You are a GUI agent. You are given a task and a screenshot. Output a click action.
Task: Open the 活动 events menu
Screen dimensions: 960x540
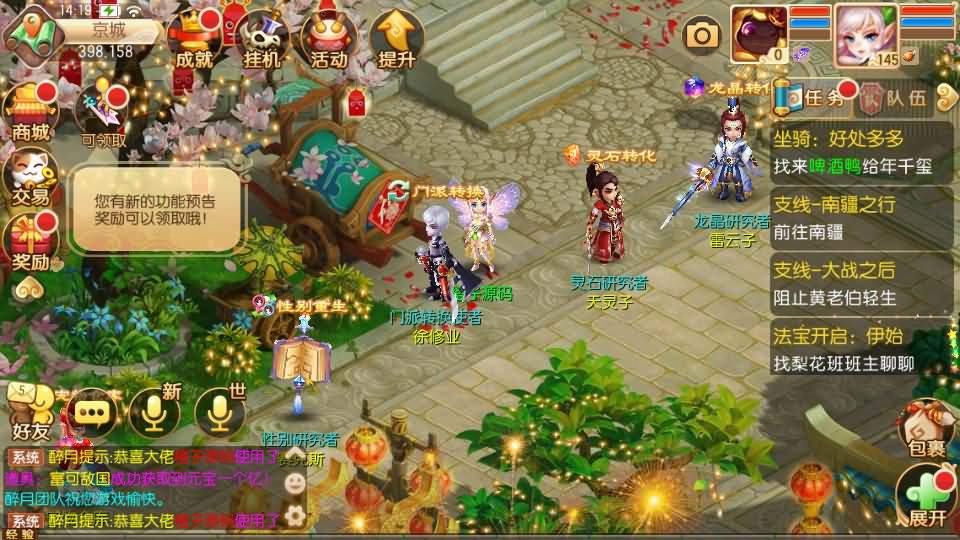(x=329, y=40)
